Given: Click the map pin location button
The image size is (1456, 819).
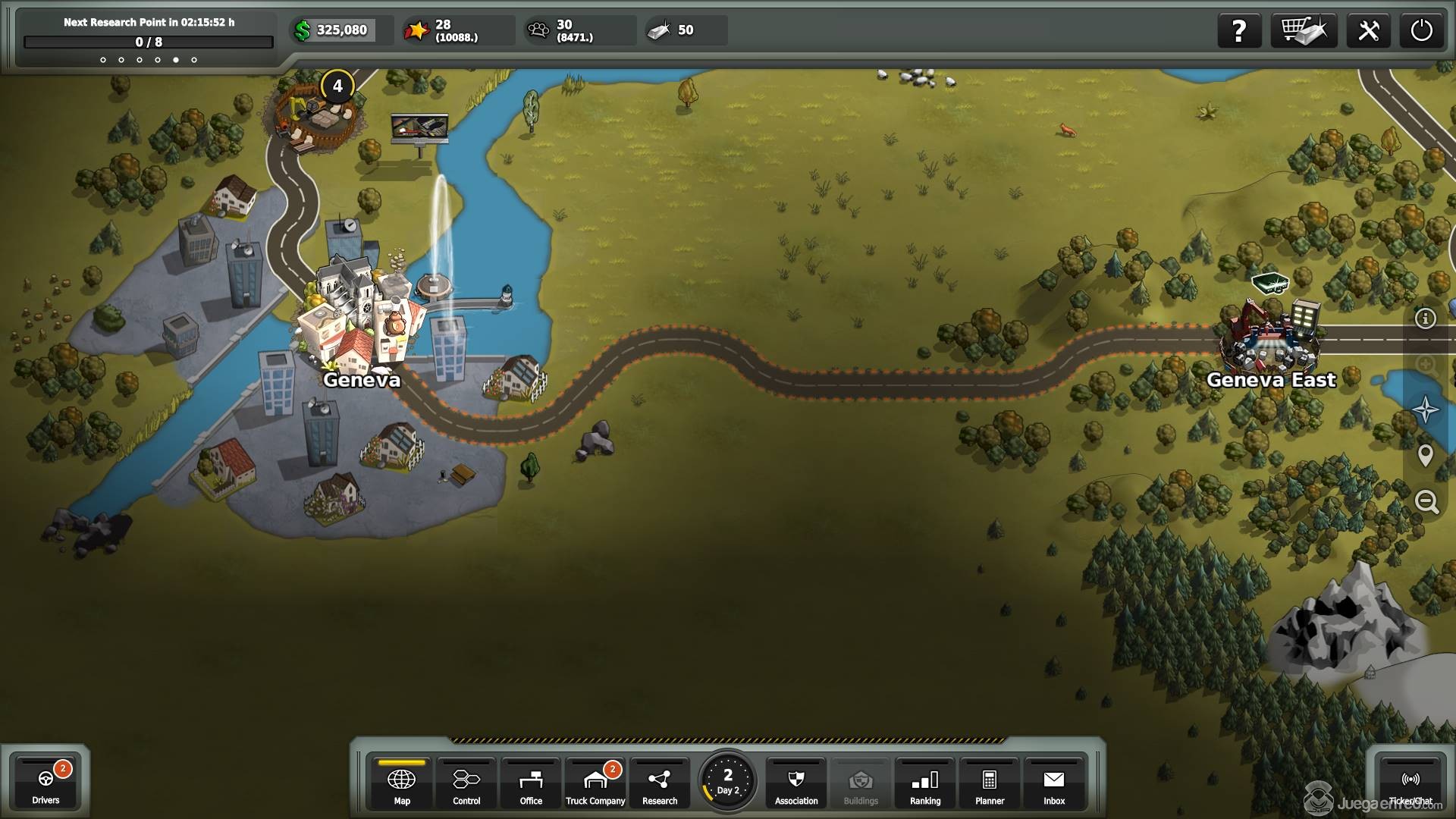Looking at the screenshot, I should coord(1426,455).
